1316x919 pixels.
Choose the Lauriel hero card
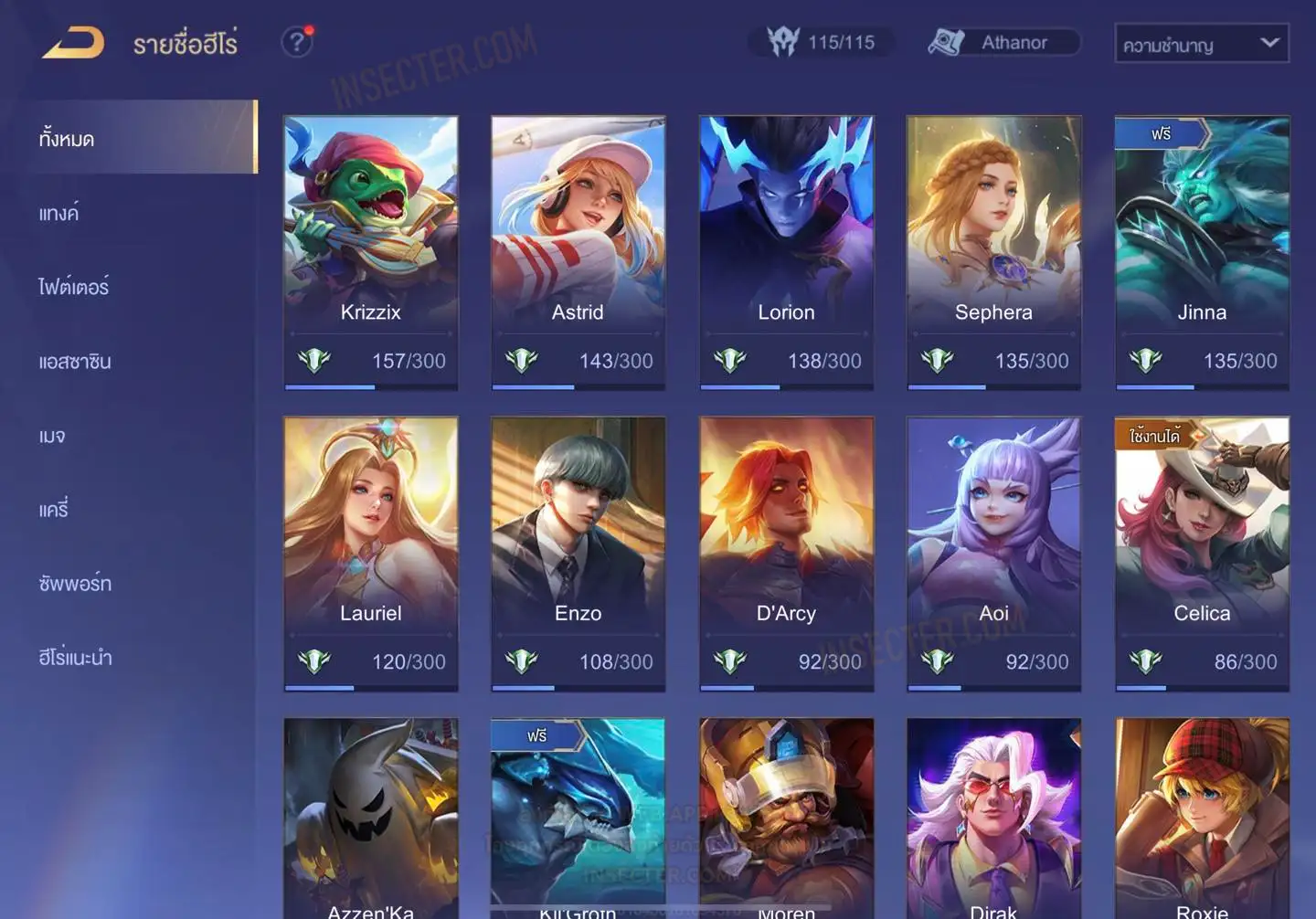pyautogui.click(x=370, y=554)
